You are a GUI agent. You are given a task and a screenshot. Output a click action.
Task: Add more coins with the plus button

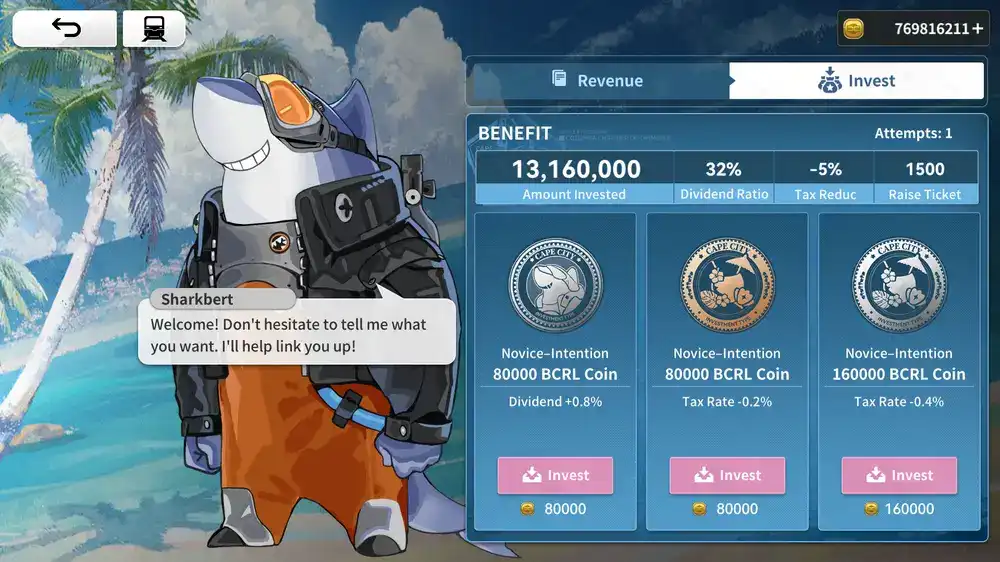[977, 29]
